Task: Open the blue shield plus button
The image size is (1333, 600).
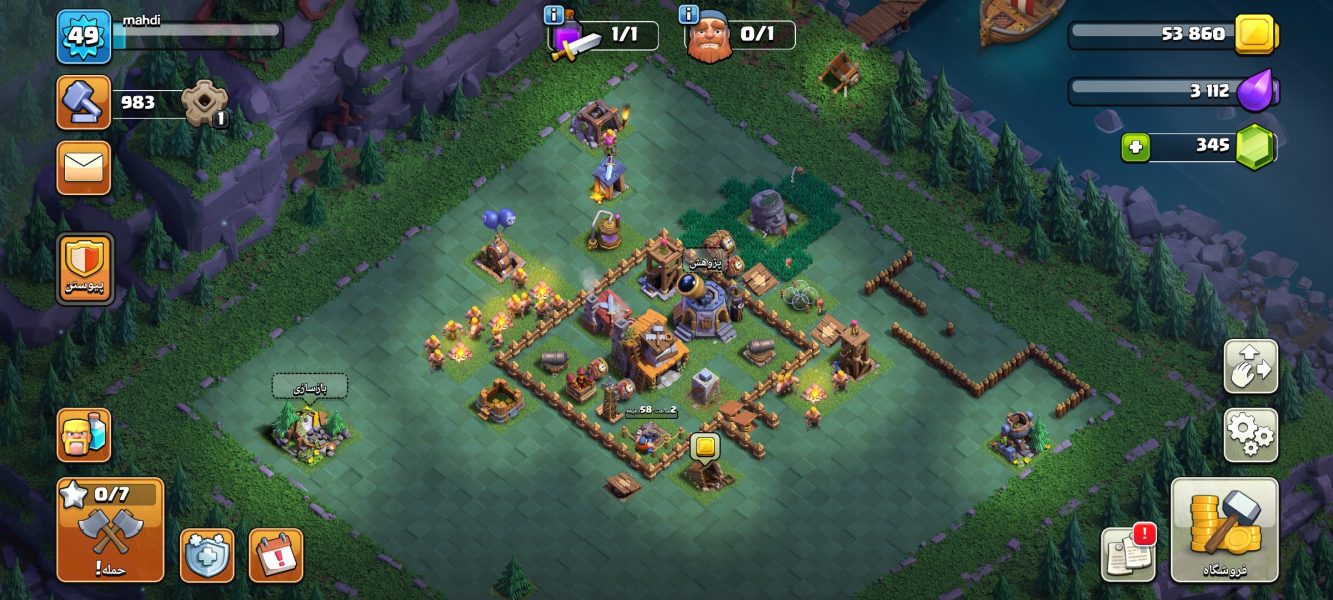Action: point(207,555)
